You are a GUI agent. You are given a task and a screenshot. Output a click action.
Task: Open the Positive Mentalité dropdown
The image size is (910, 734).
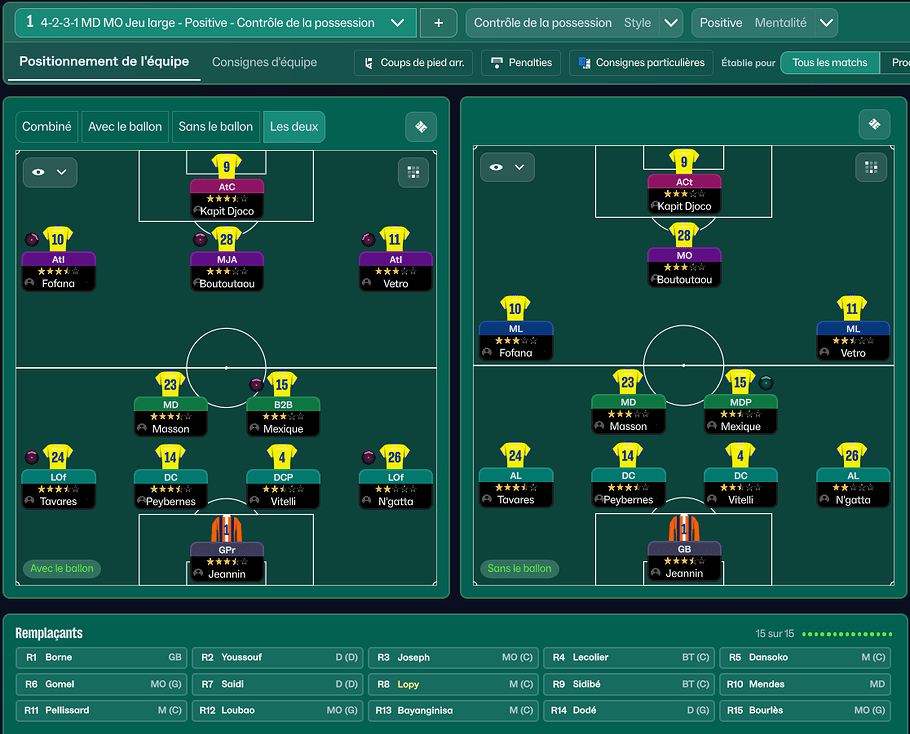pos(764,22)
